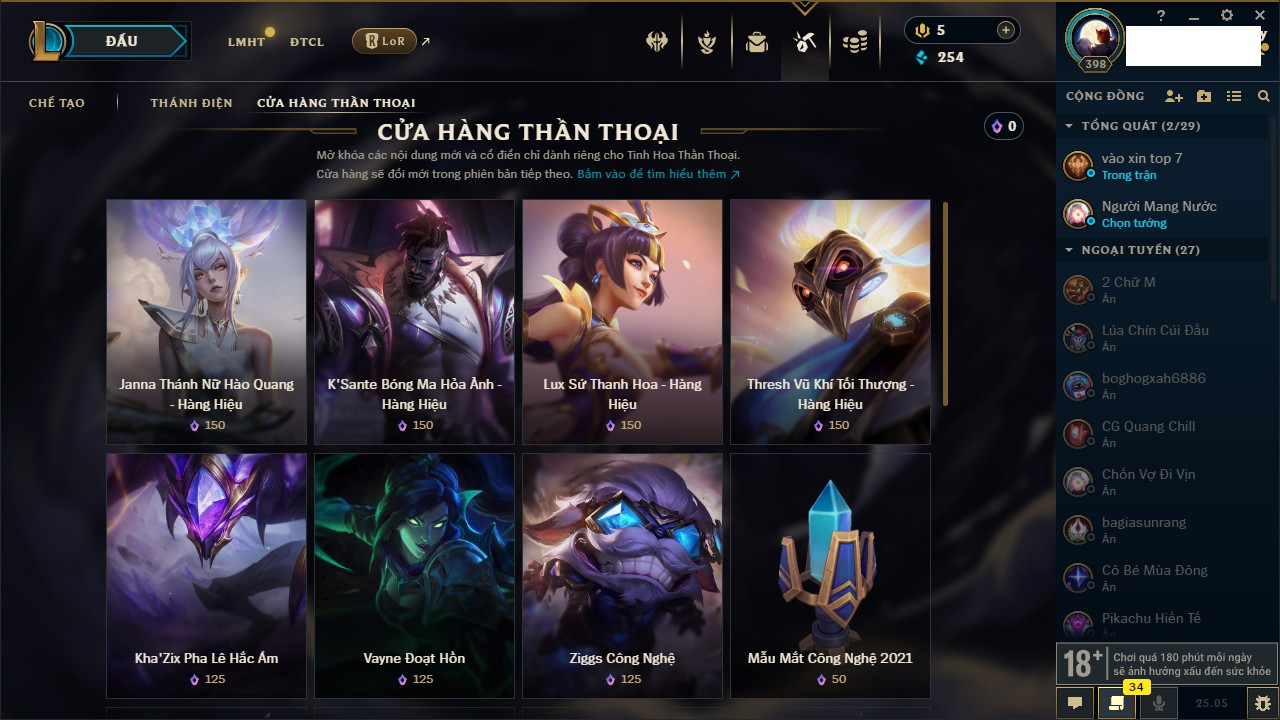The width and height of the screenshot is (1280, 720).
Task: Follow the 'Bấm vào để tìm hiểu thêm' link
Action: pos(658,174)
